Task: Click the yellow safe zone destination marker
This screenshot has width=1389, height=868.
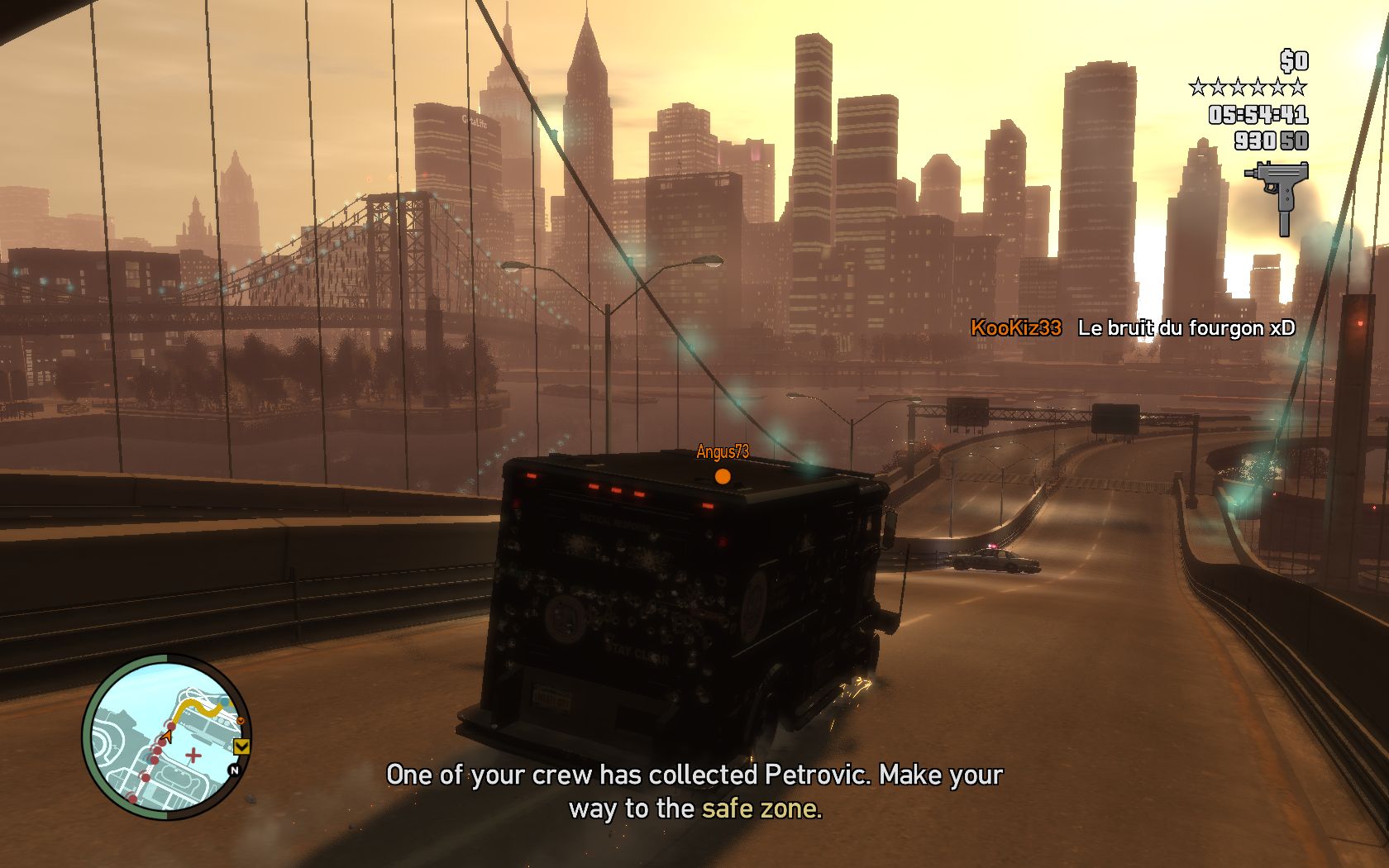Action: pyautogui.click(x=242, y=747)
